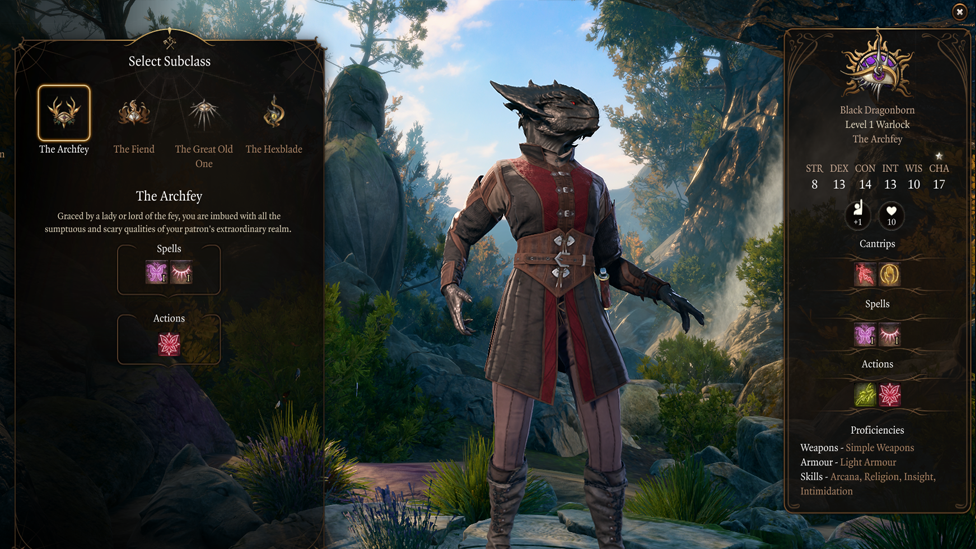
Task: Click the pink flower action under Select Subclass
Action: pos(169,345)
